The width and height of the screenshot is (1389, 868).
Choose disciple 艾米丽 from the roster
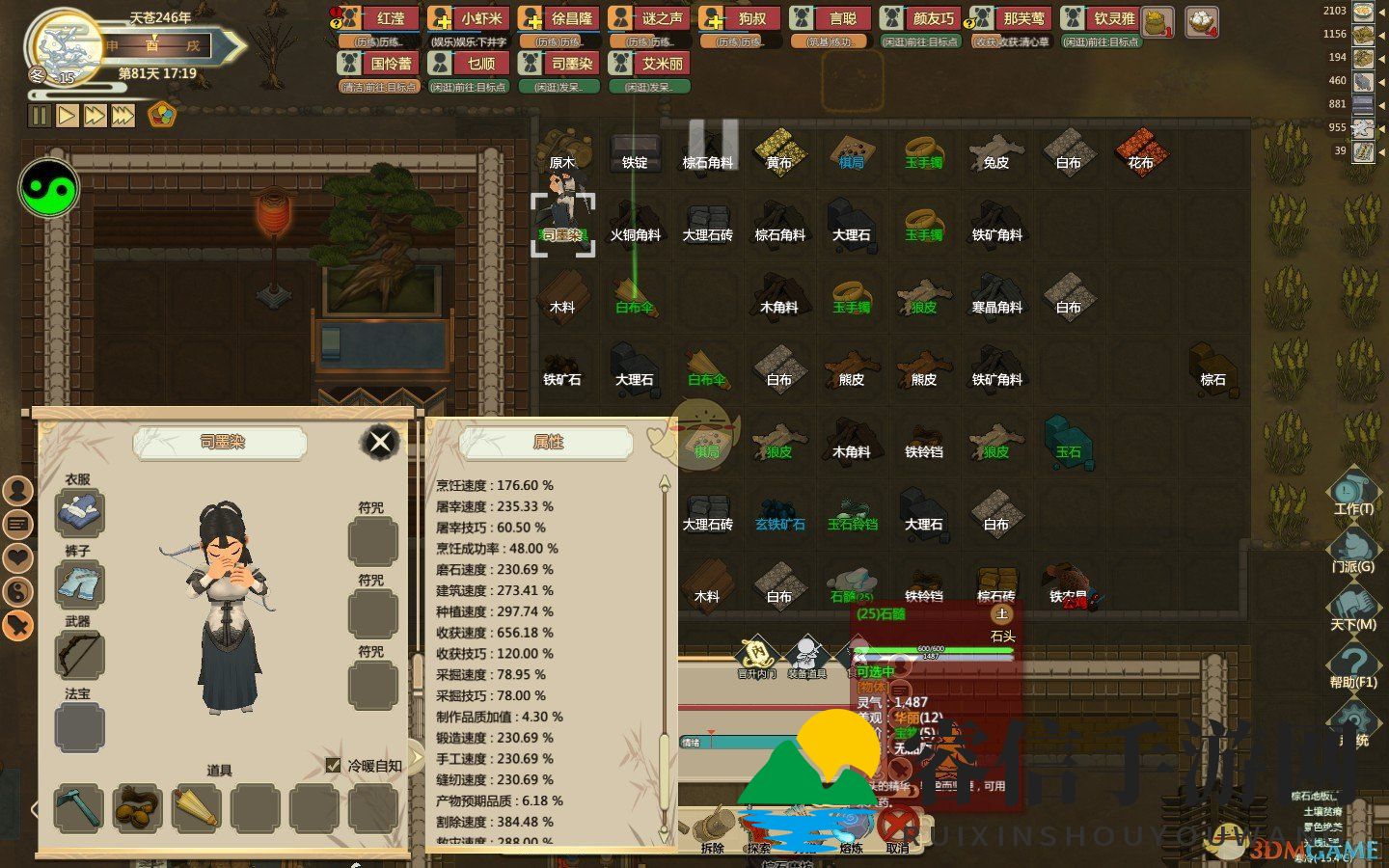pos(650,64)
